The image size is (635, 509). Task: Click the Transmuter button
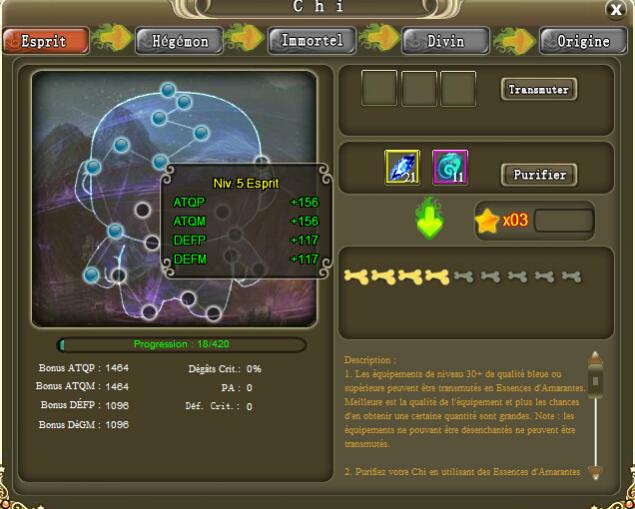tap(538, 90)
